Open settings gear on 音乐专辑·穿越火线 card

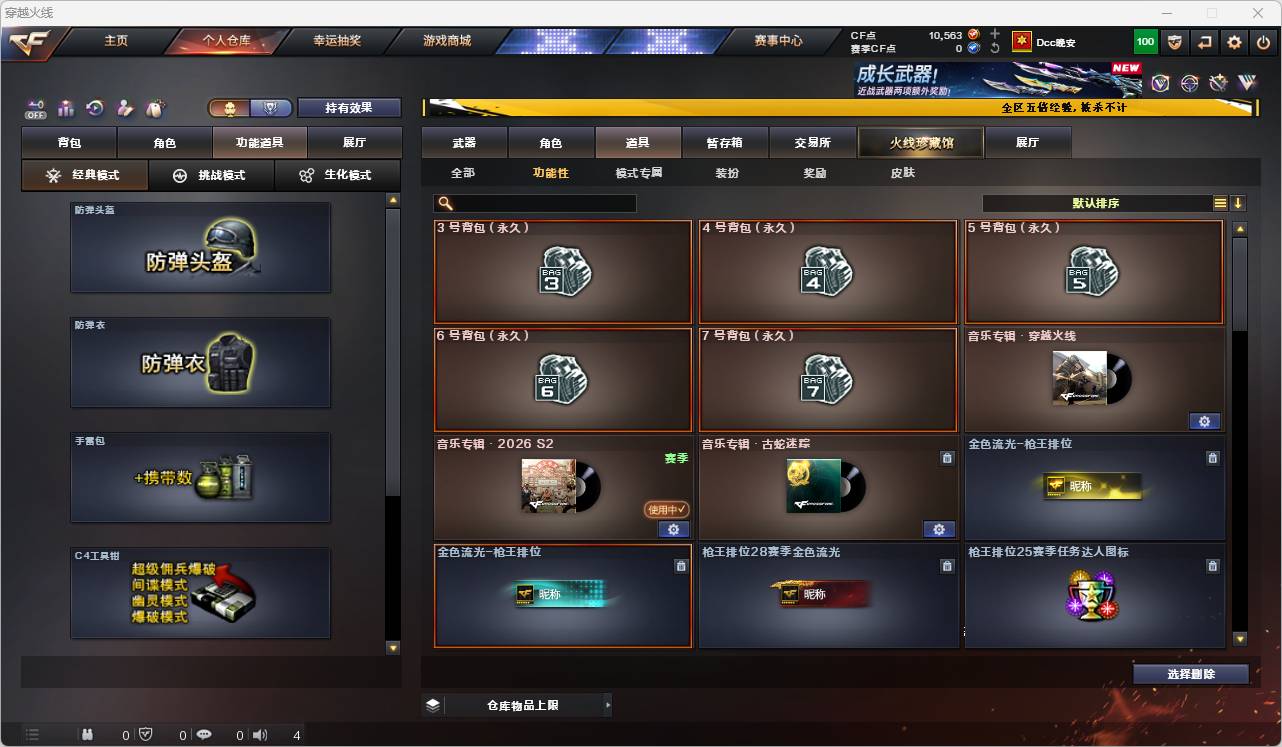click(x=1205, y=421)
